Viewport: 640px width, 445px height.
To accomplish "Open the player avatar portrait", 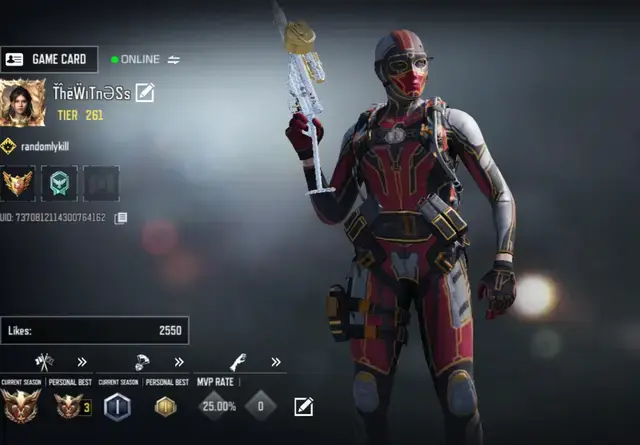I will 23,104.
